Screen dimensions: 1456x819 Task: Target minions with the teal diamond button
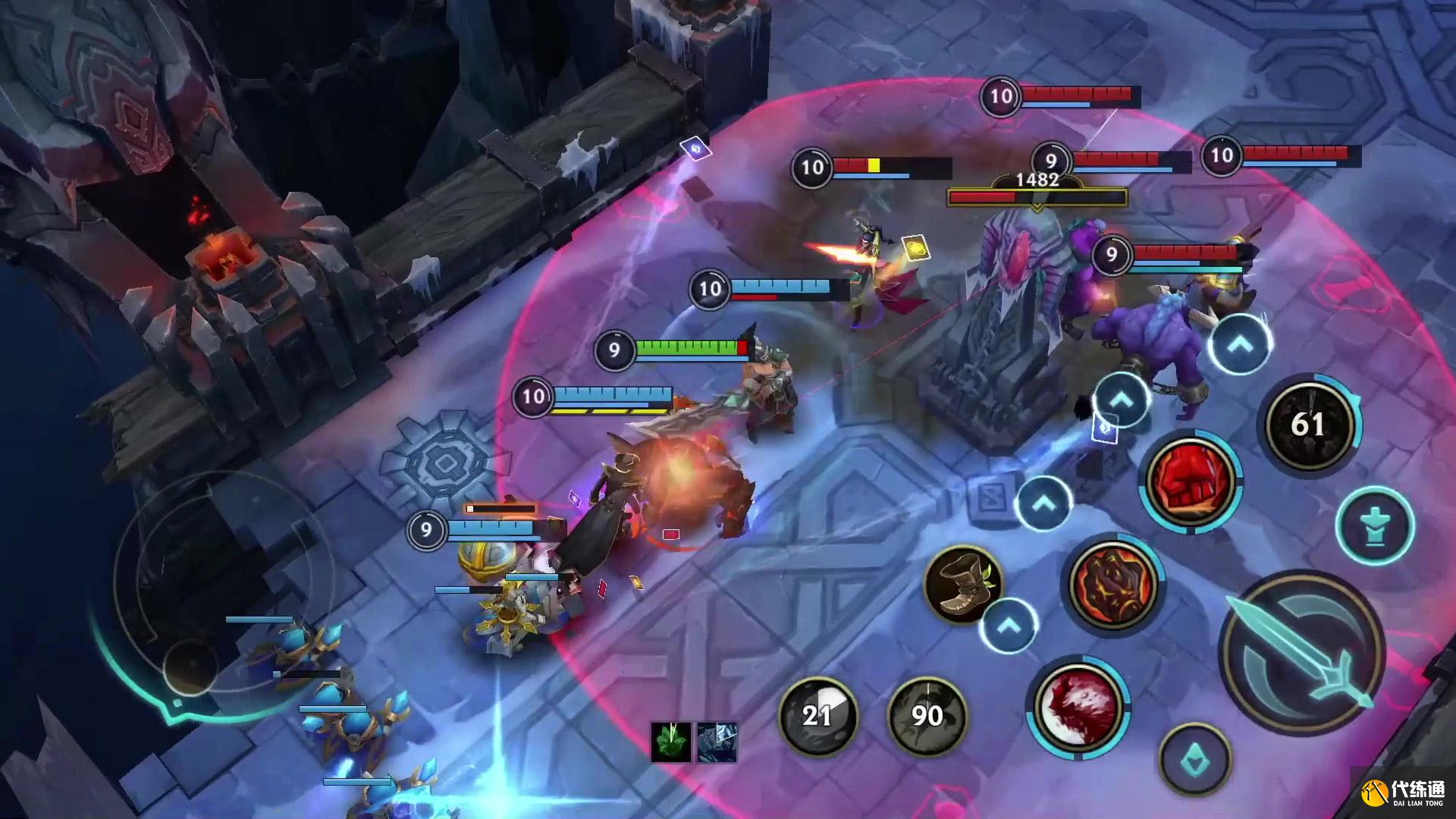(1195, 761)
